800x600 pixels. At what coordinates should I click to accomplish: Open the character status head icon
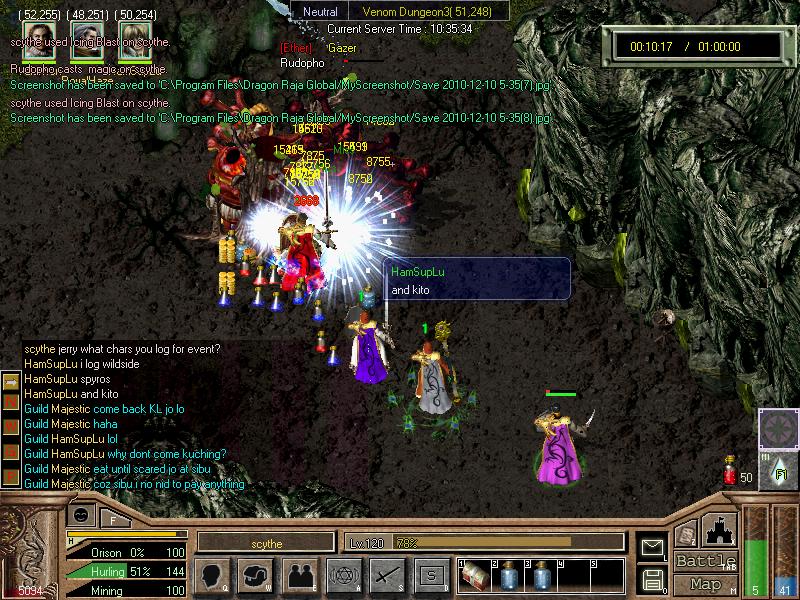click(x=214, y=575)
